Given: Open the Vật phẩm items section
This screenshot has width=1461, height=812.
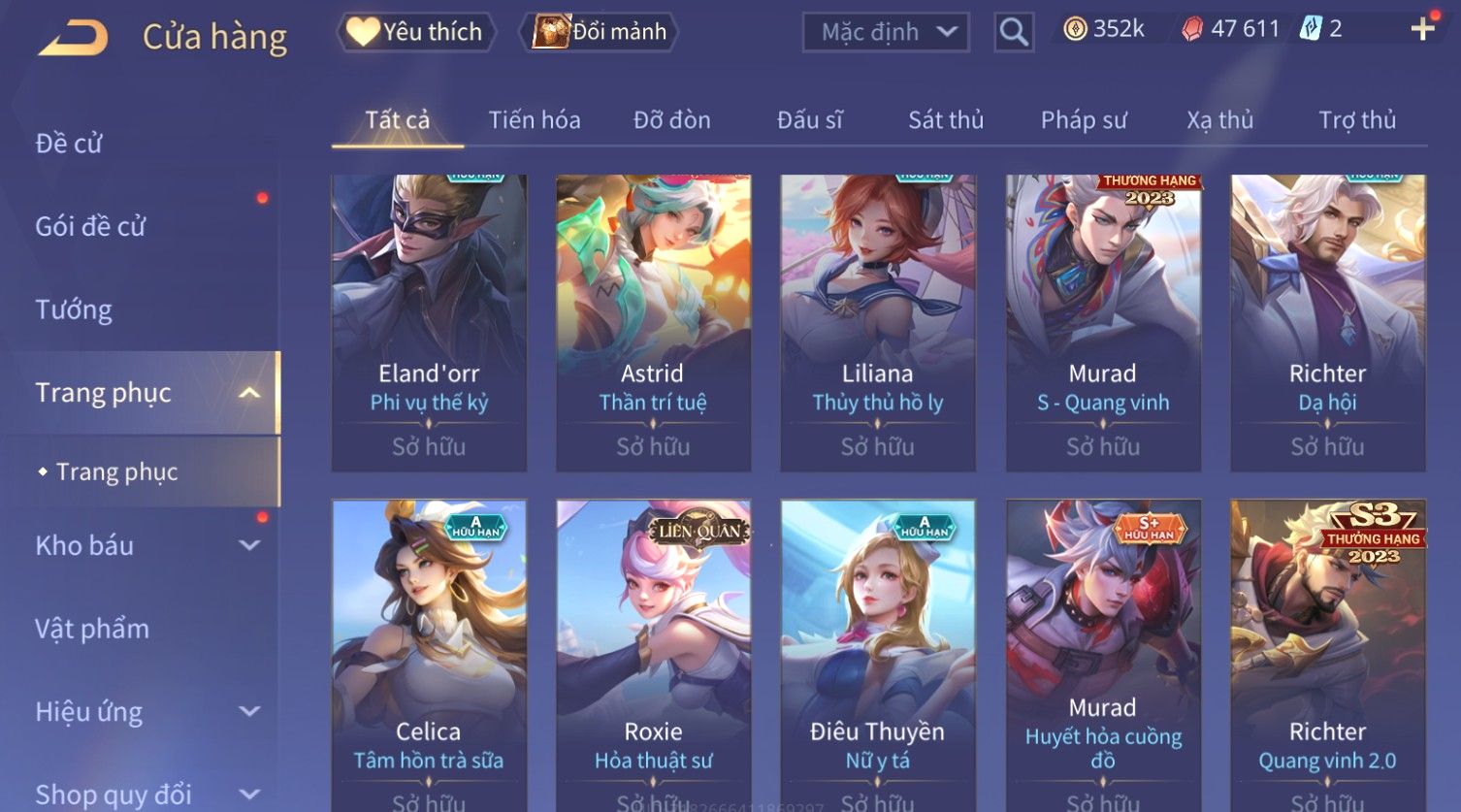Looking at the screenshot, I should [x=92, y=629].
